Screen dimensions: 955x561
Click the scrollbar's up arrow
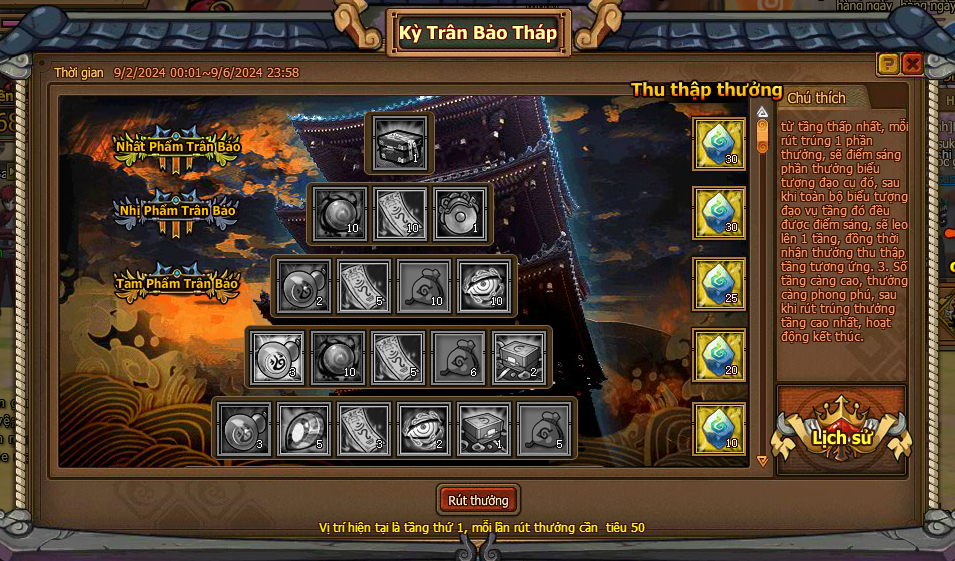(762, 112)
